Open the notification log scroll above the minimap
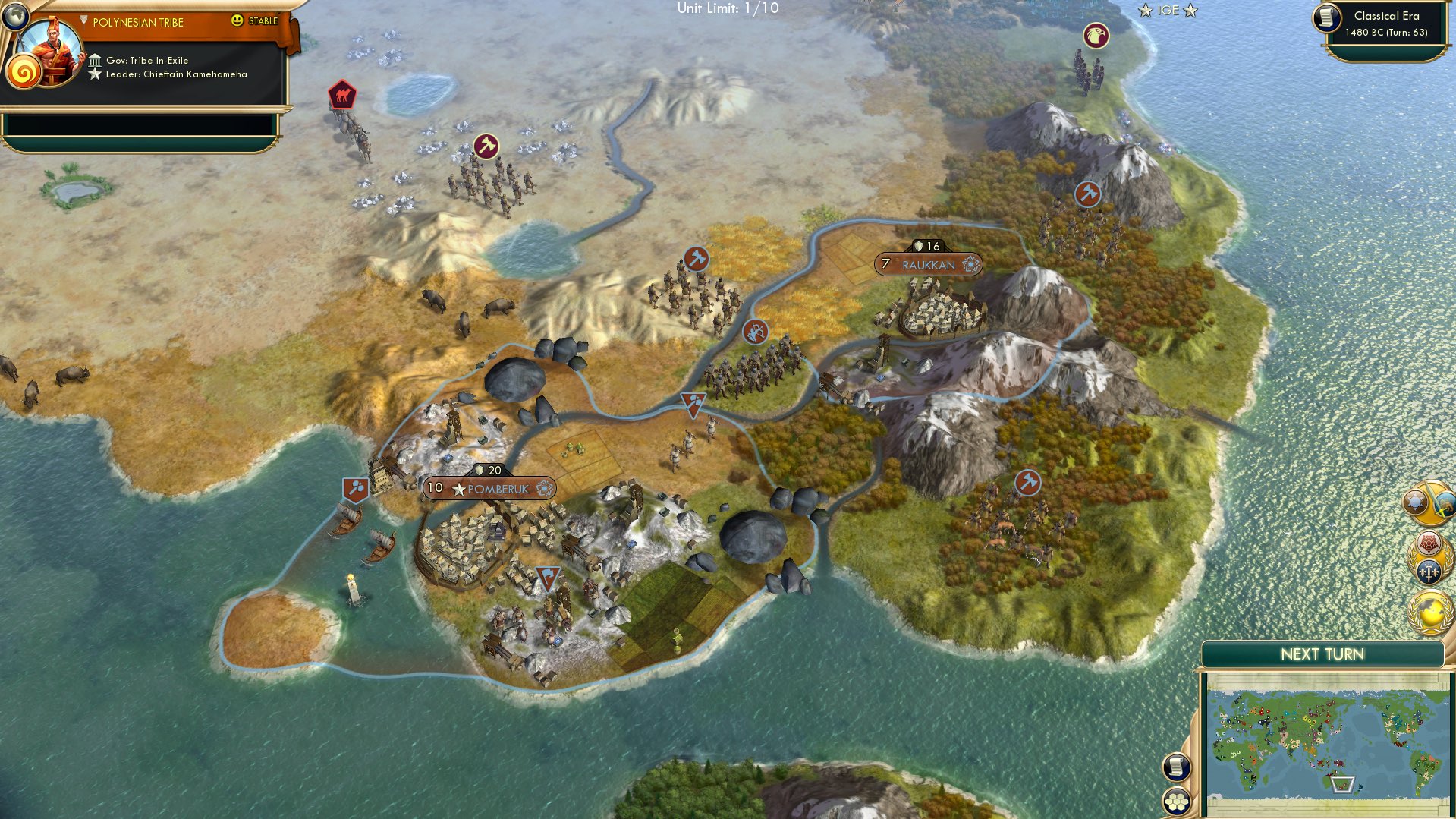Image resolution: width=1456 pixels, height=819 pixels. coord(1176,767)
